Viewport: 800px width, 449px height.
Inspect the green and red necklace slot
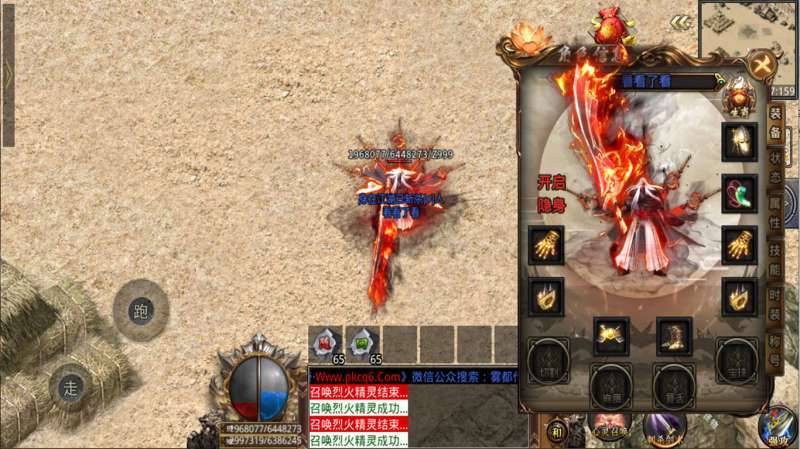[x=739, y=193]
